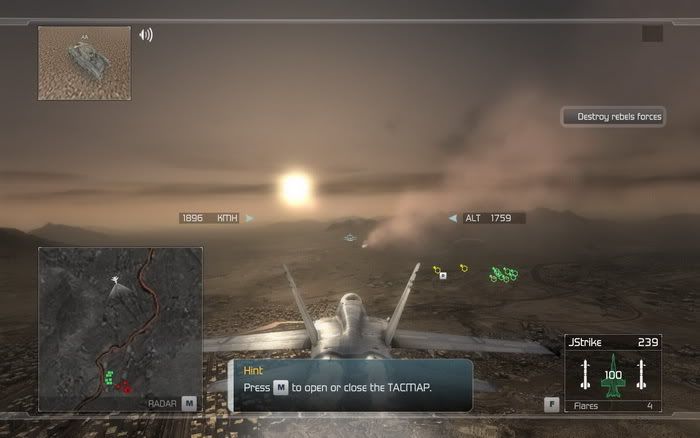
Task: Toggle the speaker sound icon
Action: click(x=146, y=35)
